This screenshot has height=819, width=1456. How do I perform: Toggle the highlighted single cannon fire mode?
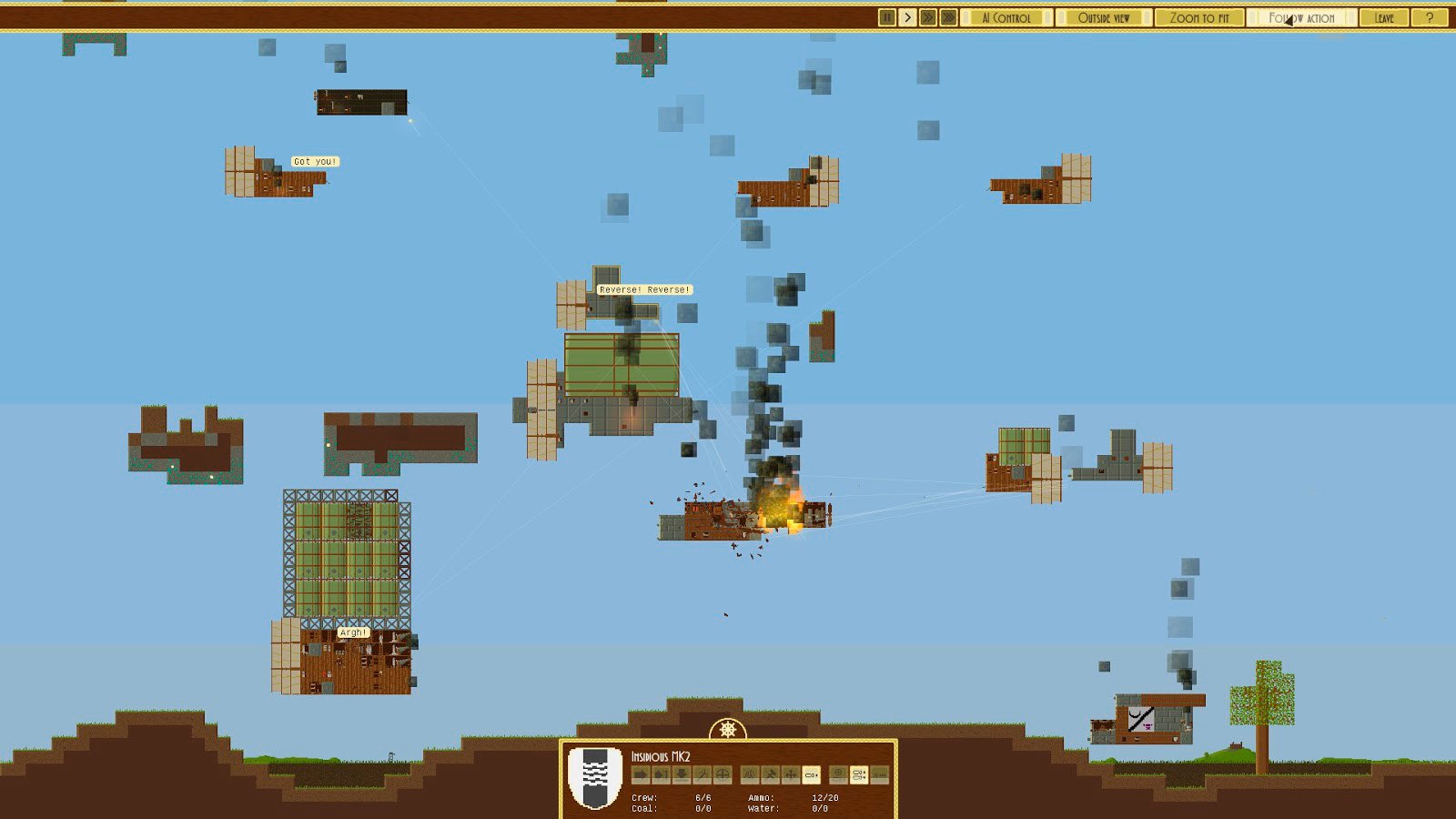(x=811, y=775)
